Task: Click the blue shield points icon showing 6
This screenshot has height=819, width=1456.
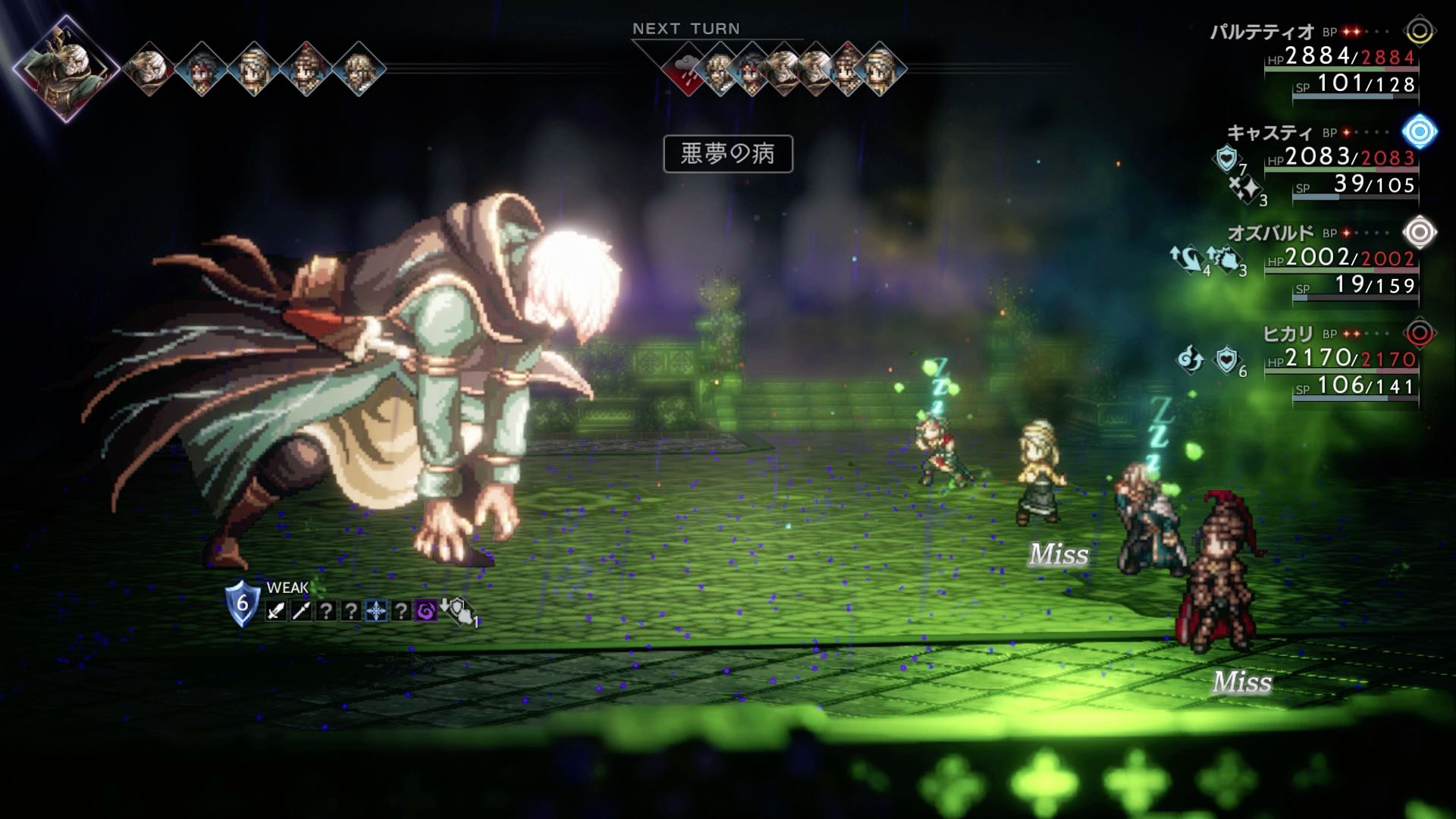Action: [x=242, y=604]
